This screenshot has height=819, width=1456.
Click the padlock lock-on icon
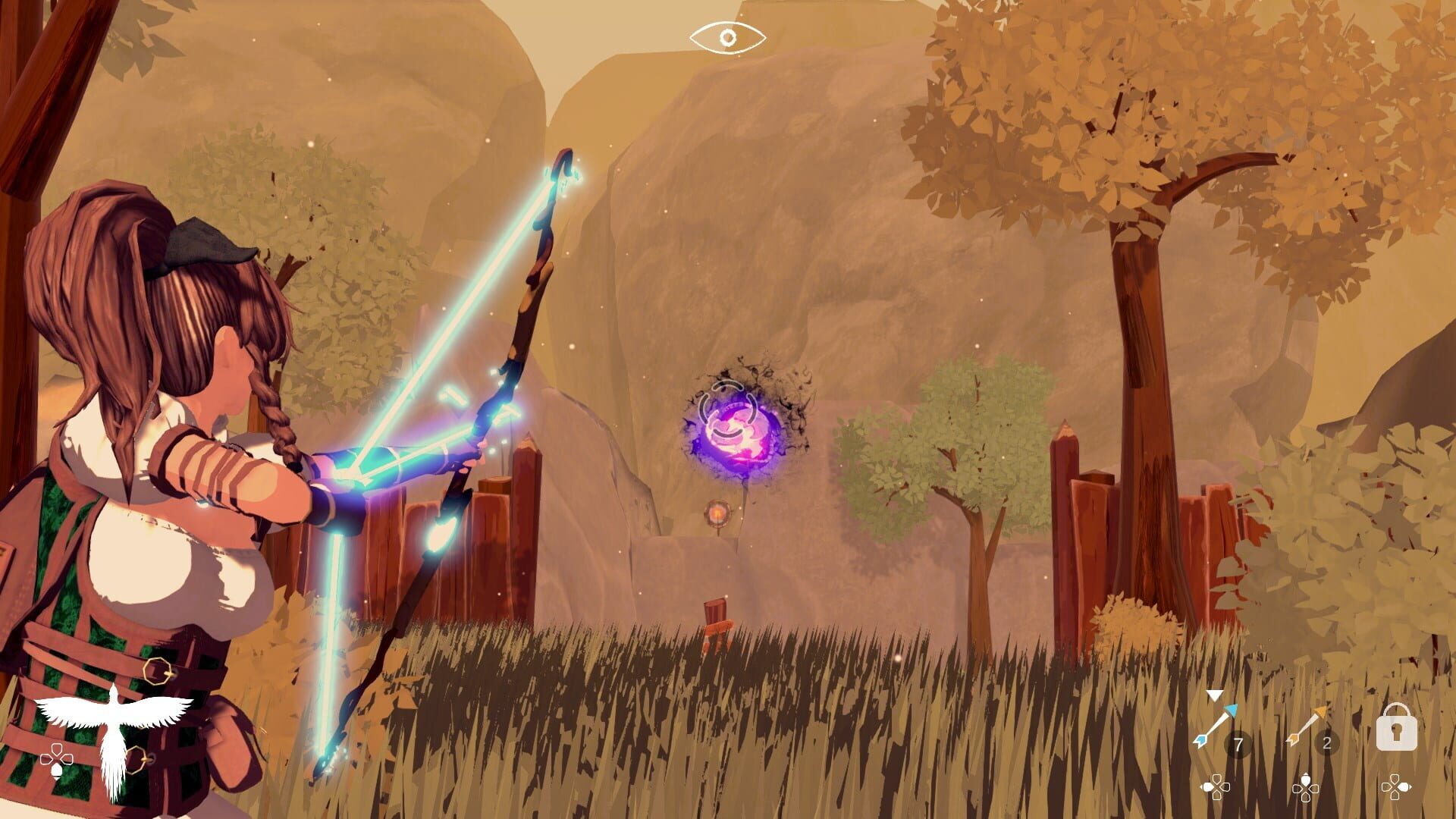[x=1396, y=728]
